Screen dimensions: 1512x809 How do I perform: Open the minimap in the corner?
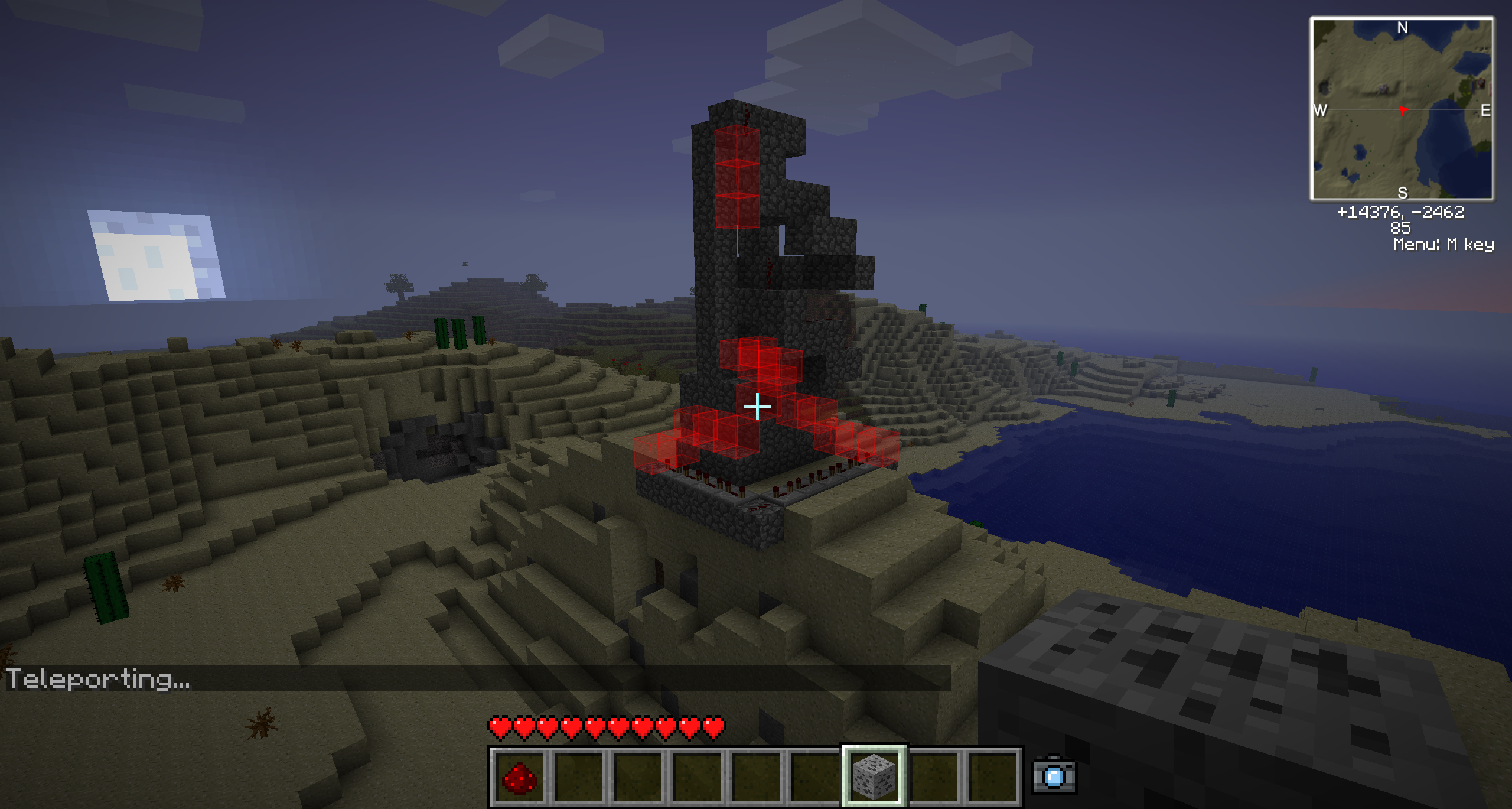(1402, 109)
